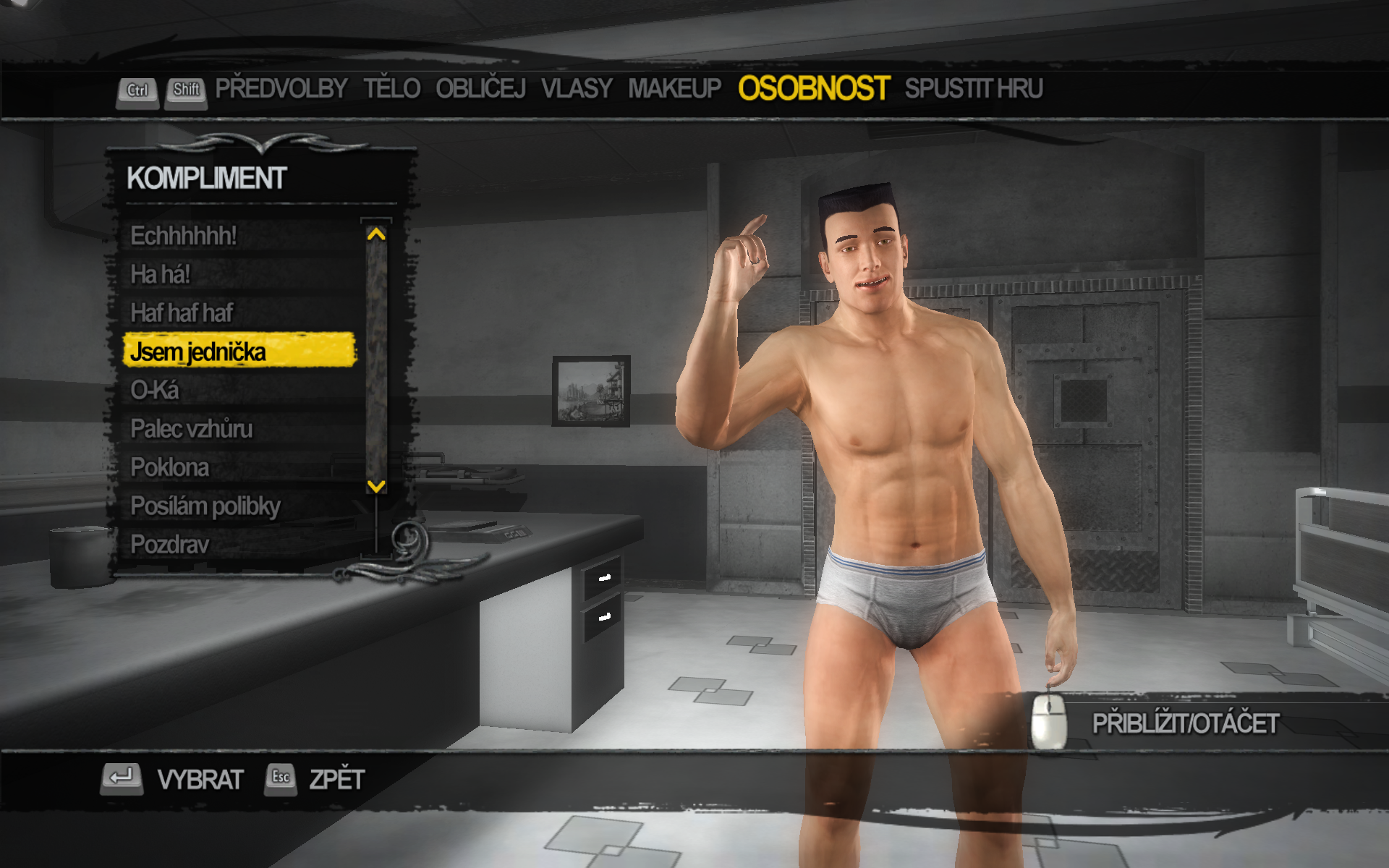This screenshot has width=1389, height=868.
Task: Pick the Haf haf haf compliment
Action: [182, 313]
